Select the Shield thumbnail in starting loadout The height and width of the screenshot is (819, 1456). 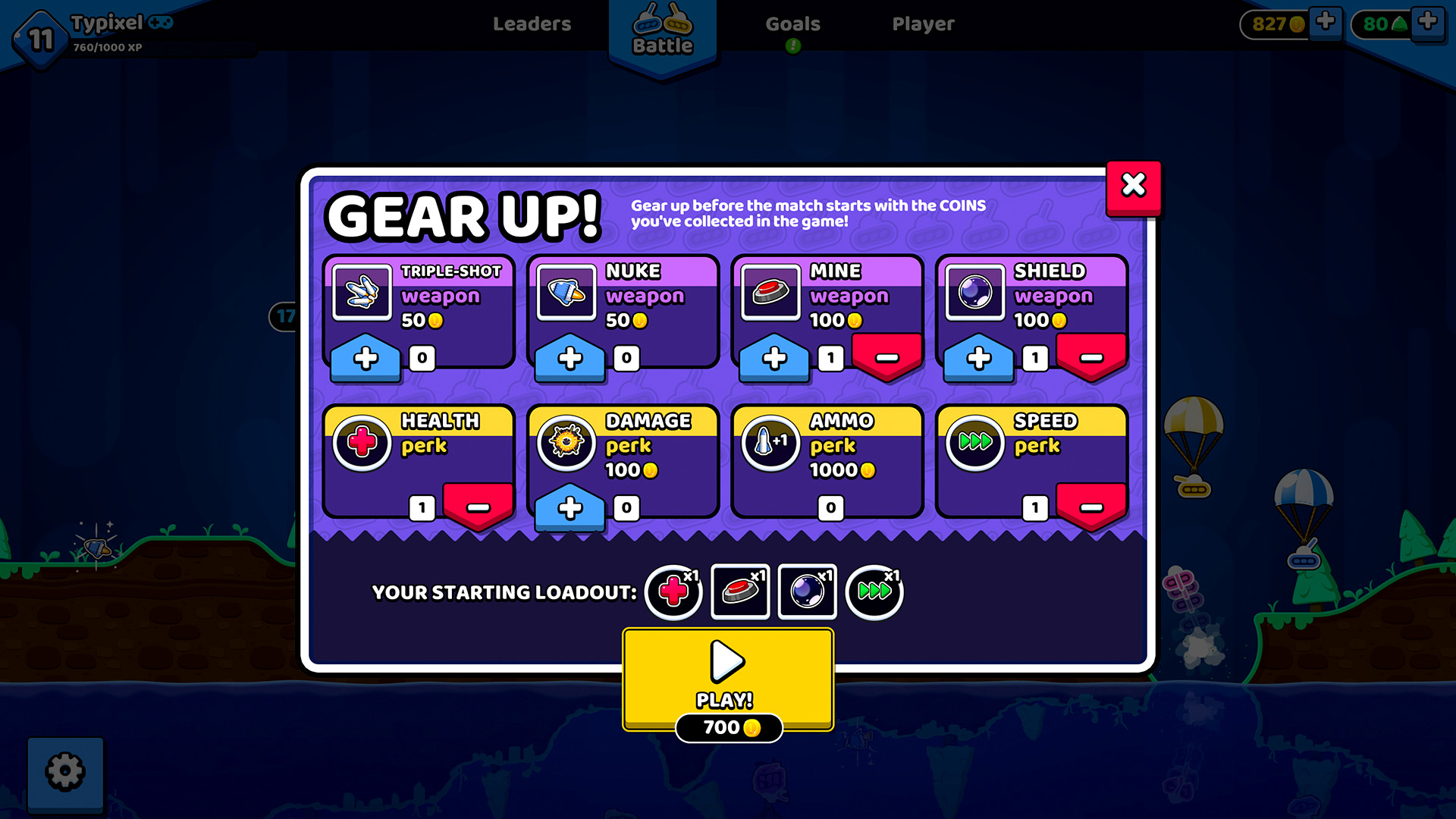(x=807, y=592)
